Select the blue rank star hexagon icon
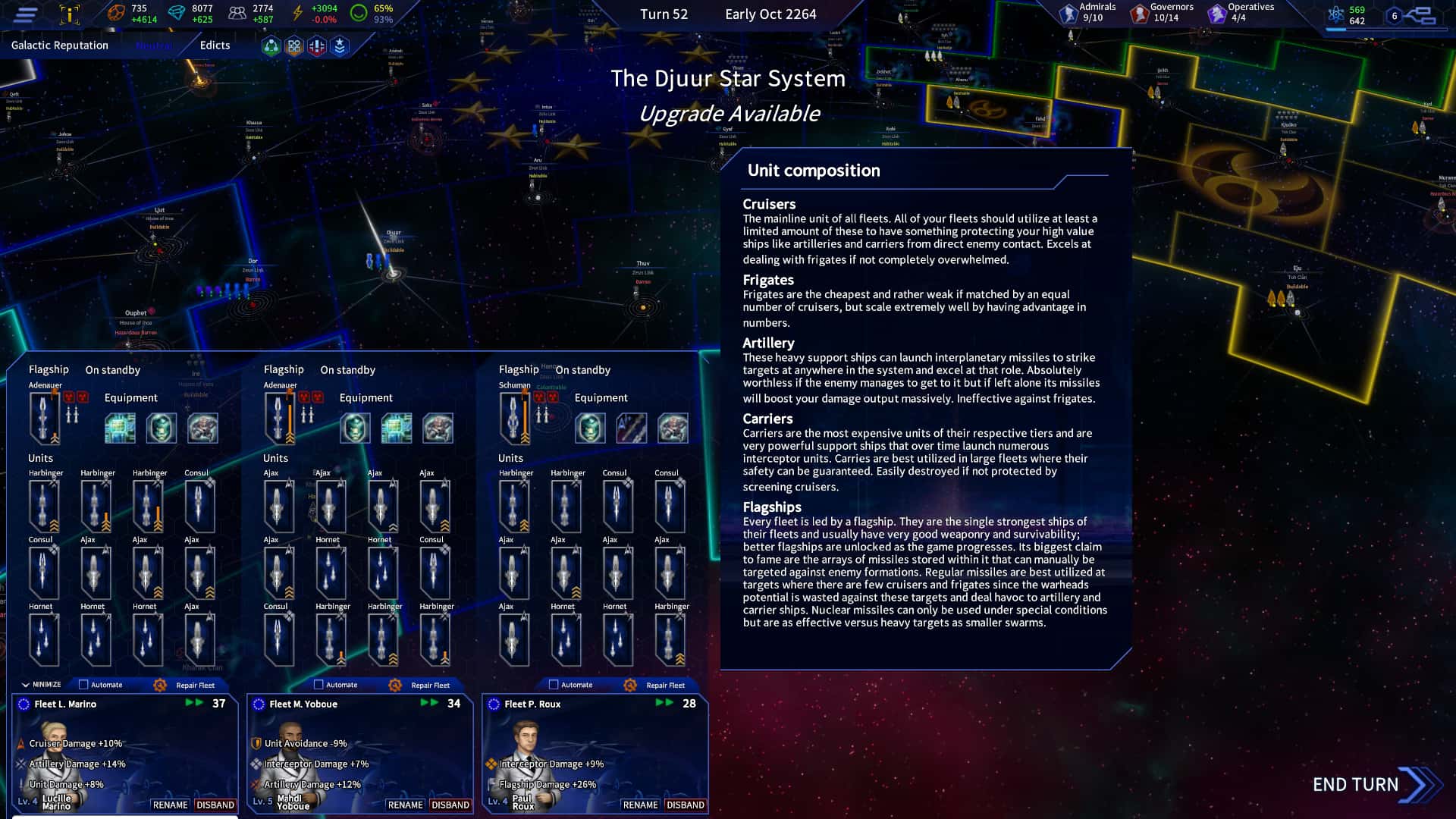 [340, 46]
